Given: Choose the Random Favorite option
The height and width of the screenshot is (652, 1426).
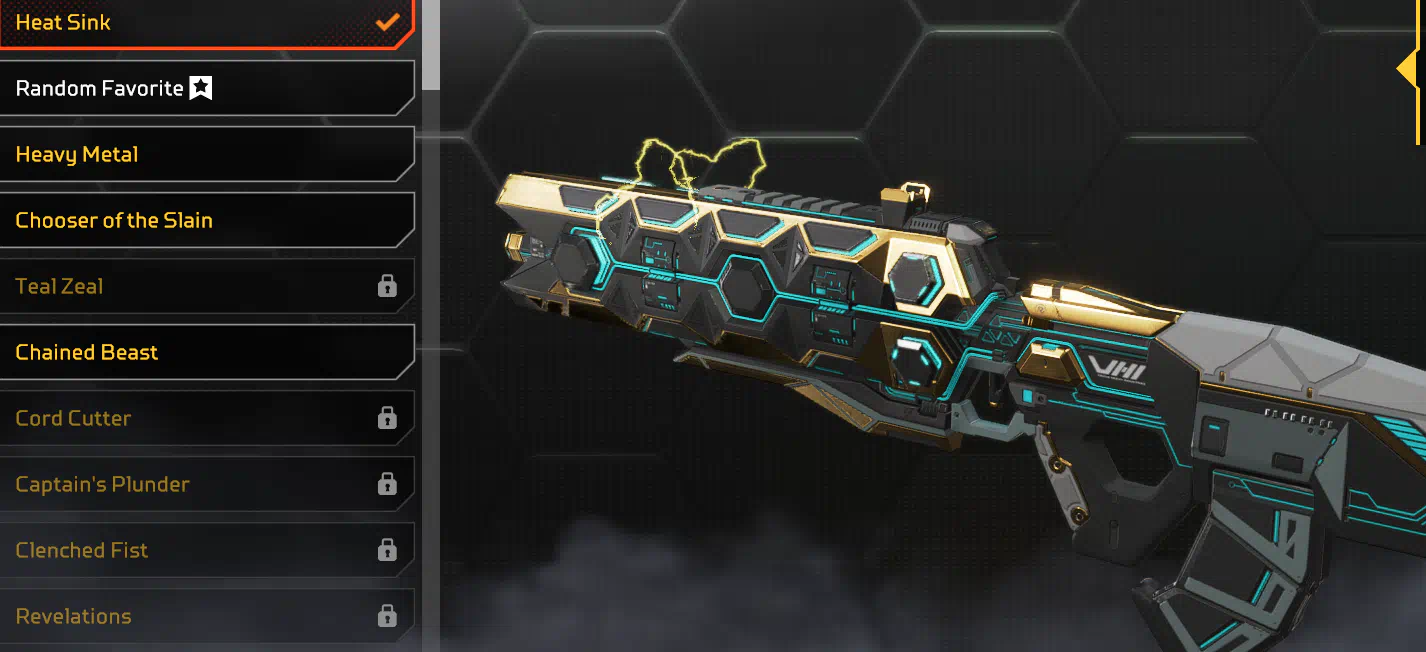Looking at the screenshot, I should tap(200, 89).
